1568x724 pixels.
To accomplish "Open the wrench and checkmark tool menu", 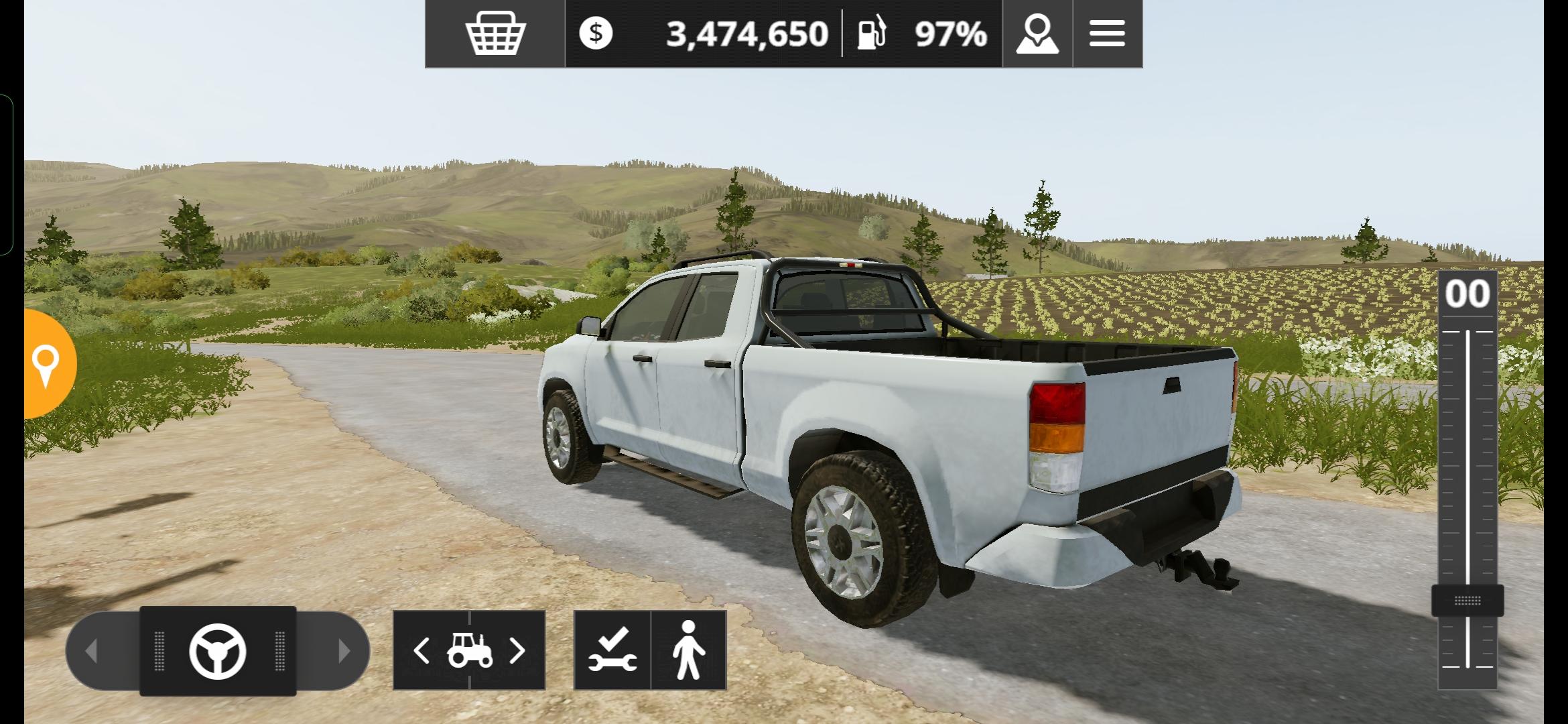I will (x=612, y=650).
